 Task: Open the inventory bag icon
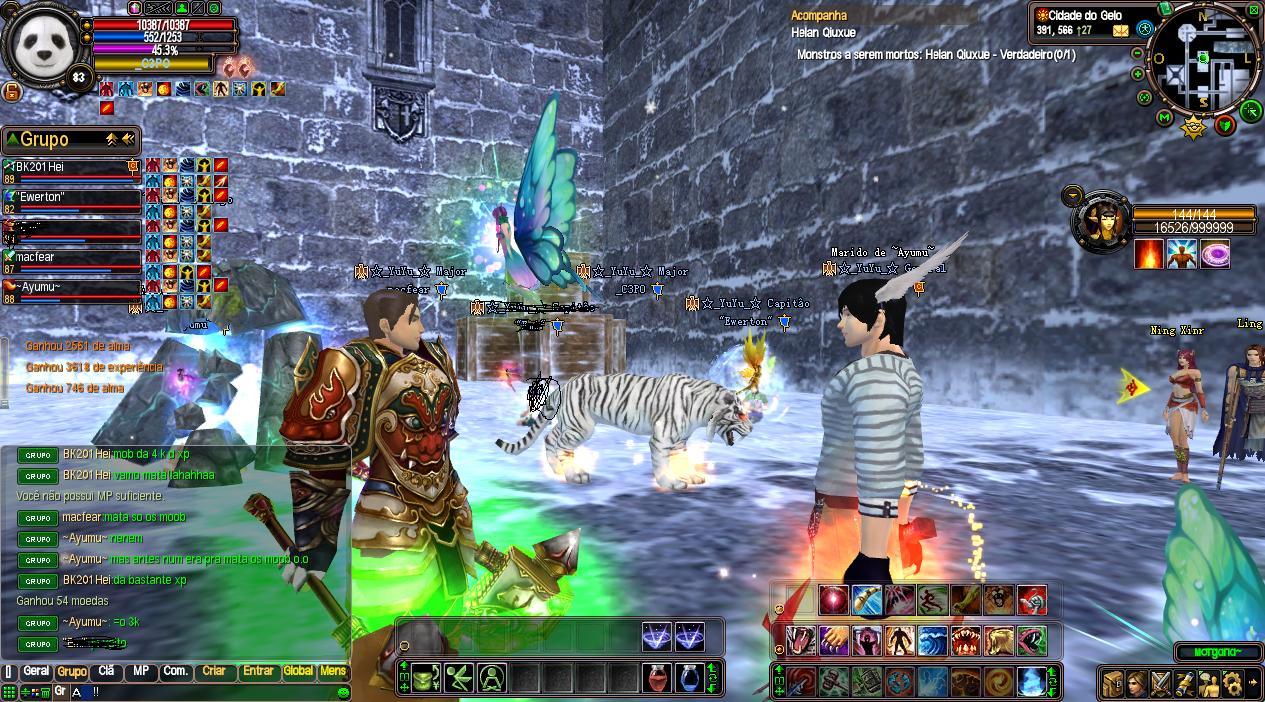[1113, 683]
